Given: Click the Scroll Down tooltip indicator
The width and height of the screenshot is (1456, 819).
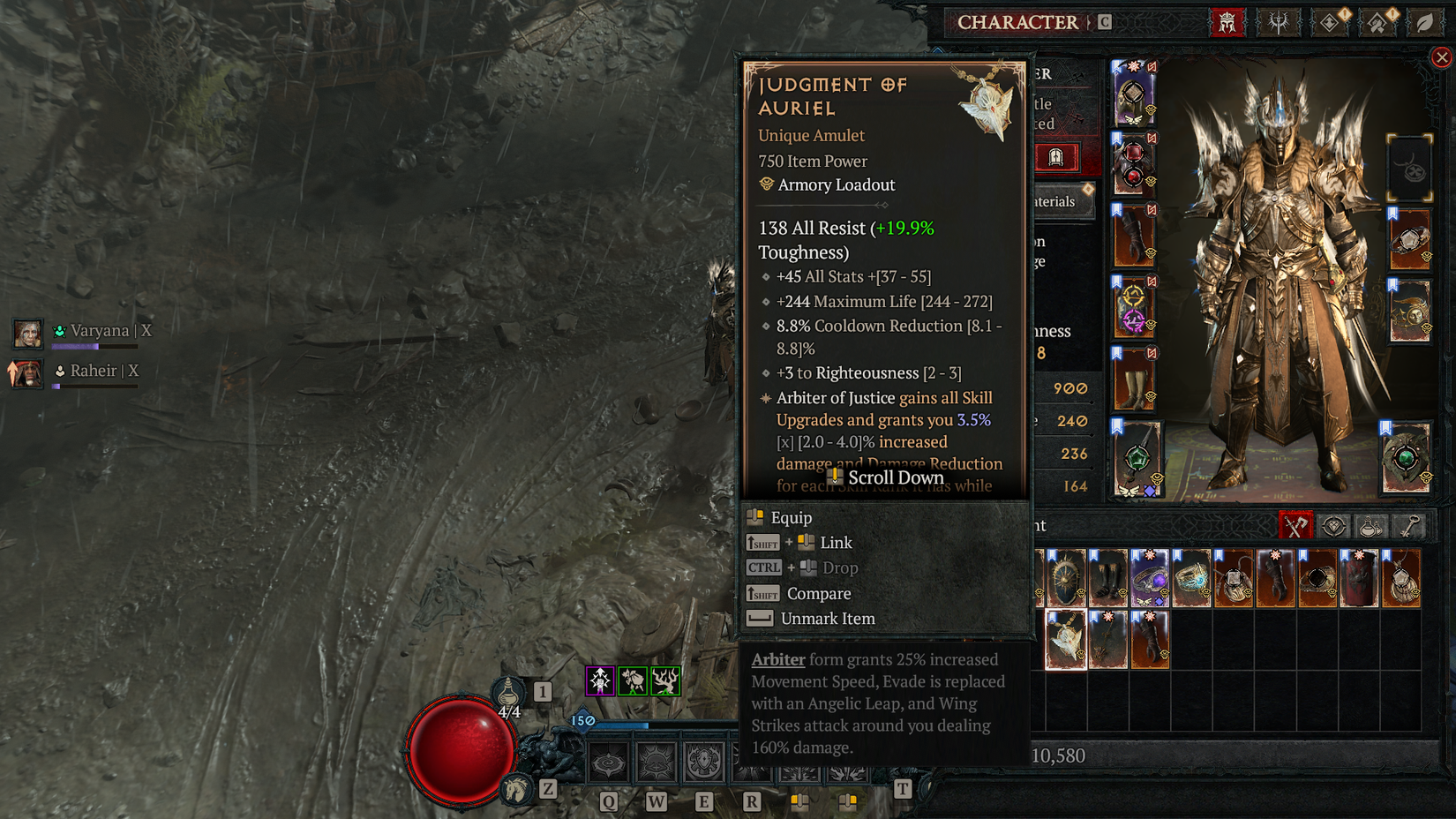Looking at the screenshot, I should tap(885, 477).
